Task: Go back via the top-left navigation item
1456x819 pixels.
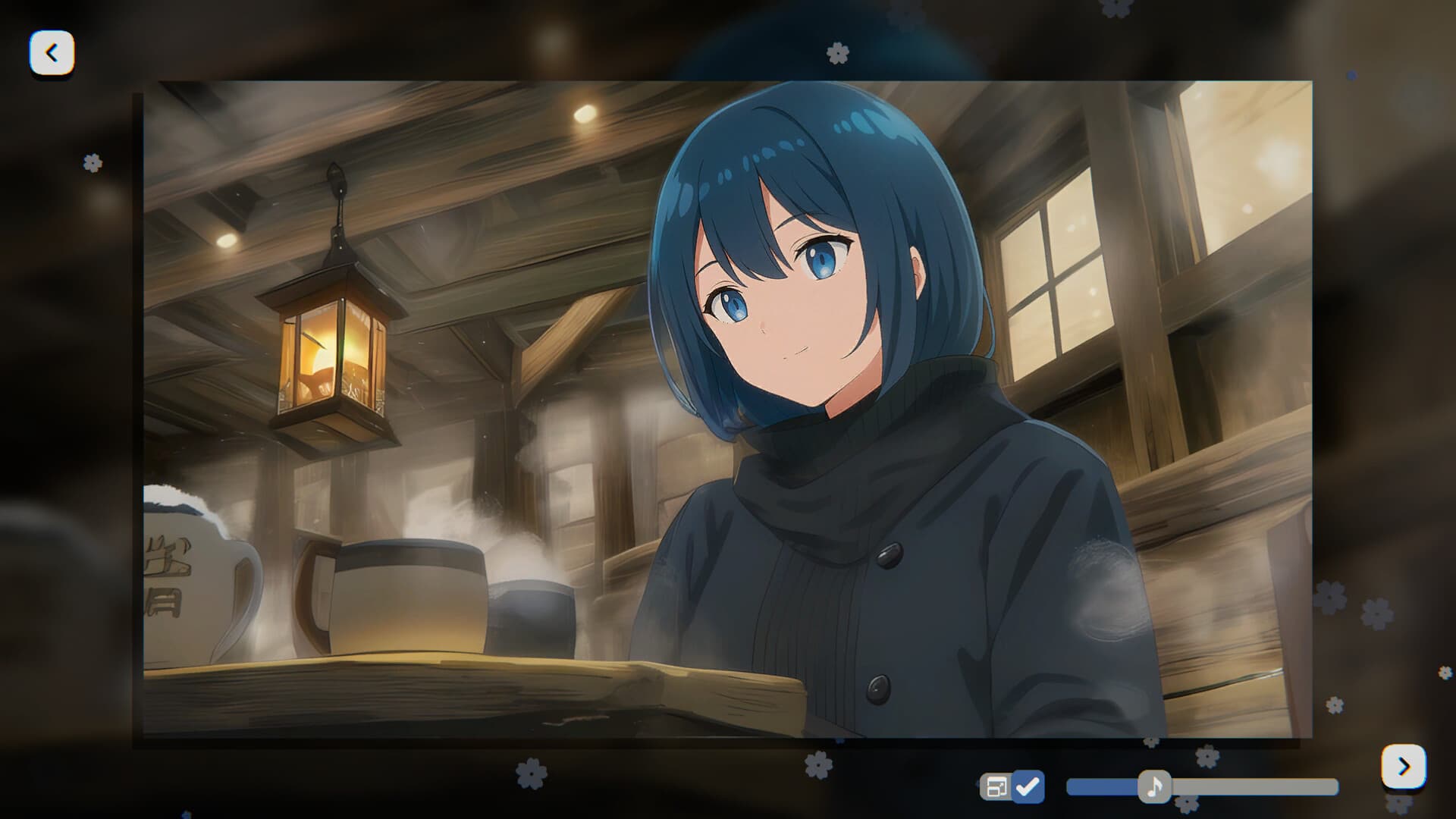Action: (x=51, y=52)
